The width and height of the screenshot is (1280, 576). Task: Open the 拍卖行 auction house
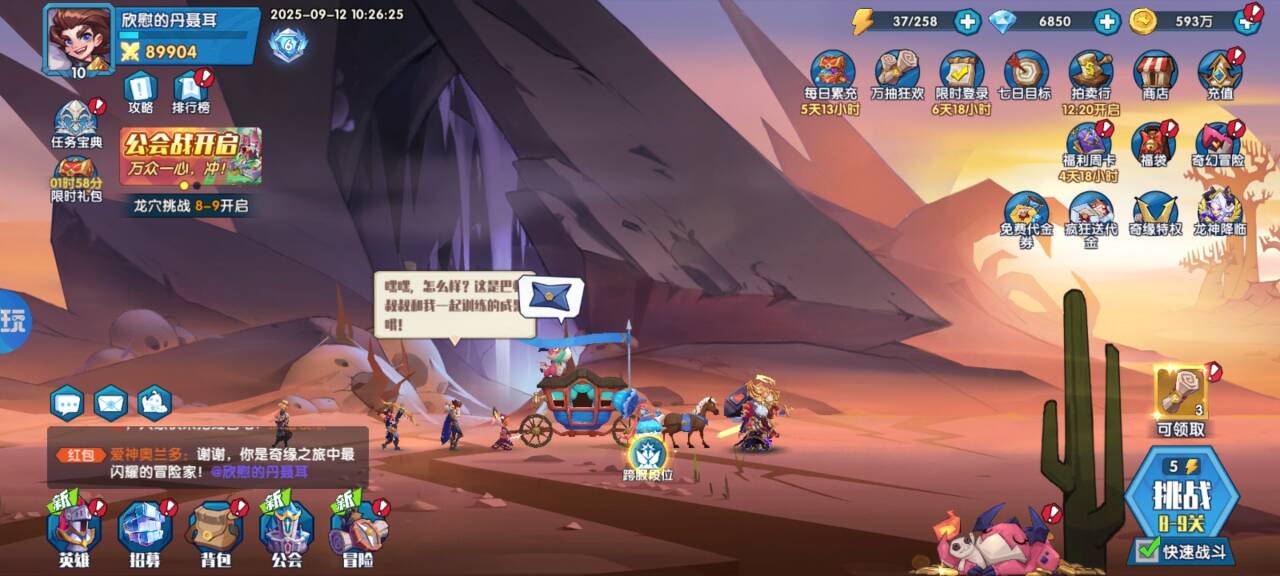tap(1090, 75)
